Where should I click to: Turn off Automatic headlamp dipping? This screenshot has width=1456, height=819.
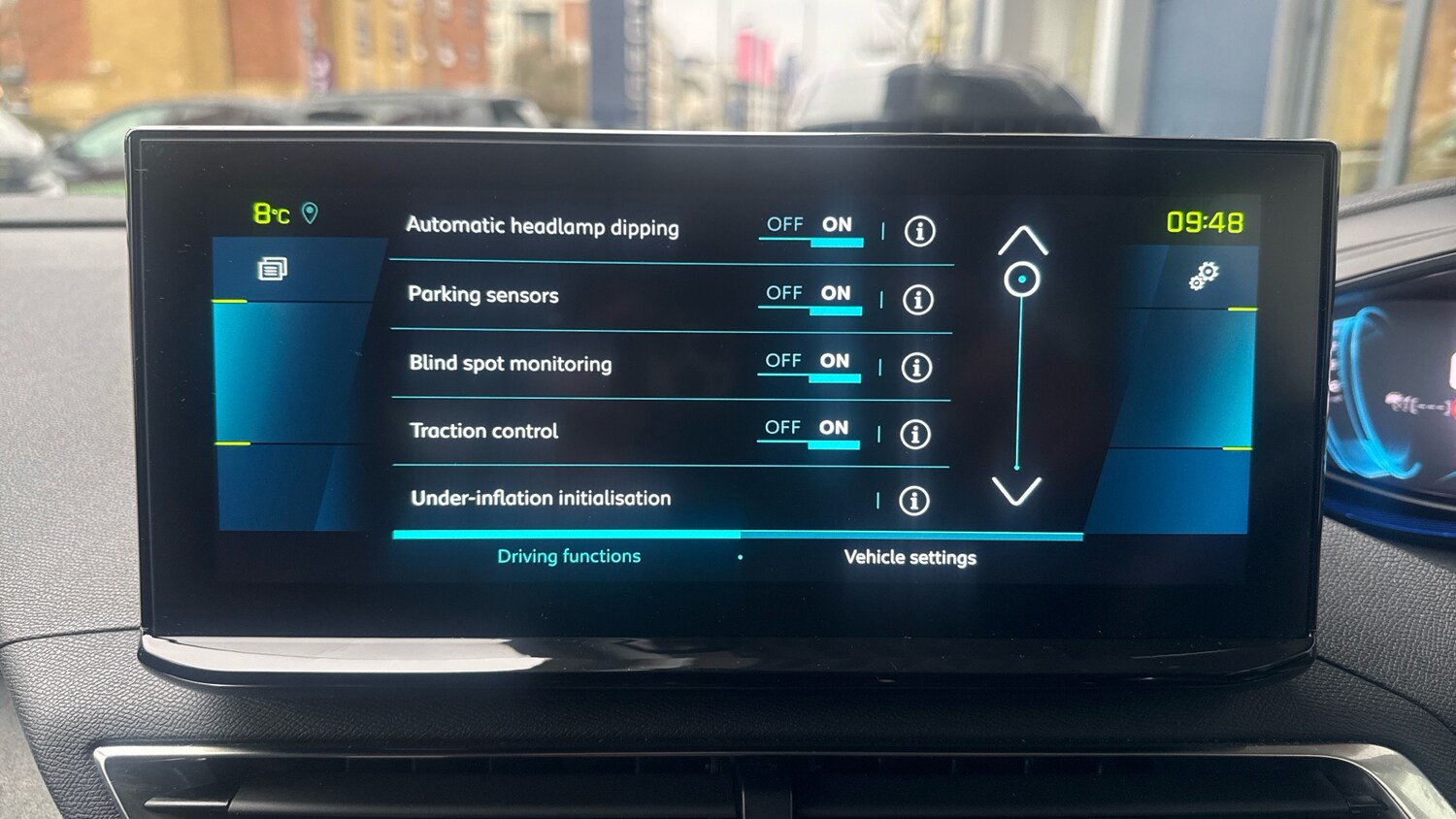coord(786,224)
